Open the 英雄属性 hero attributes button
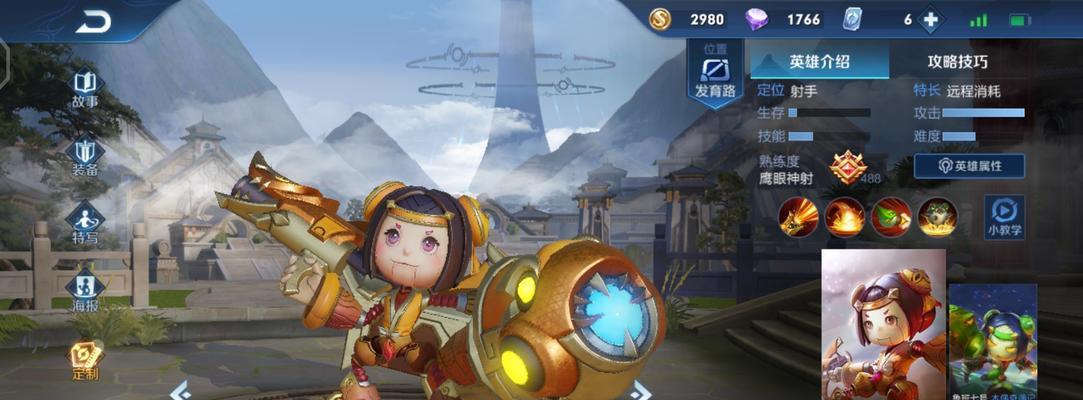 [x=968, y=166]
